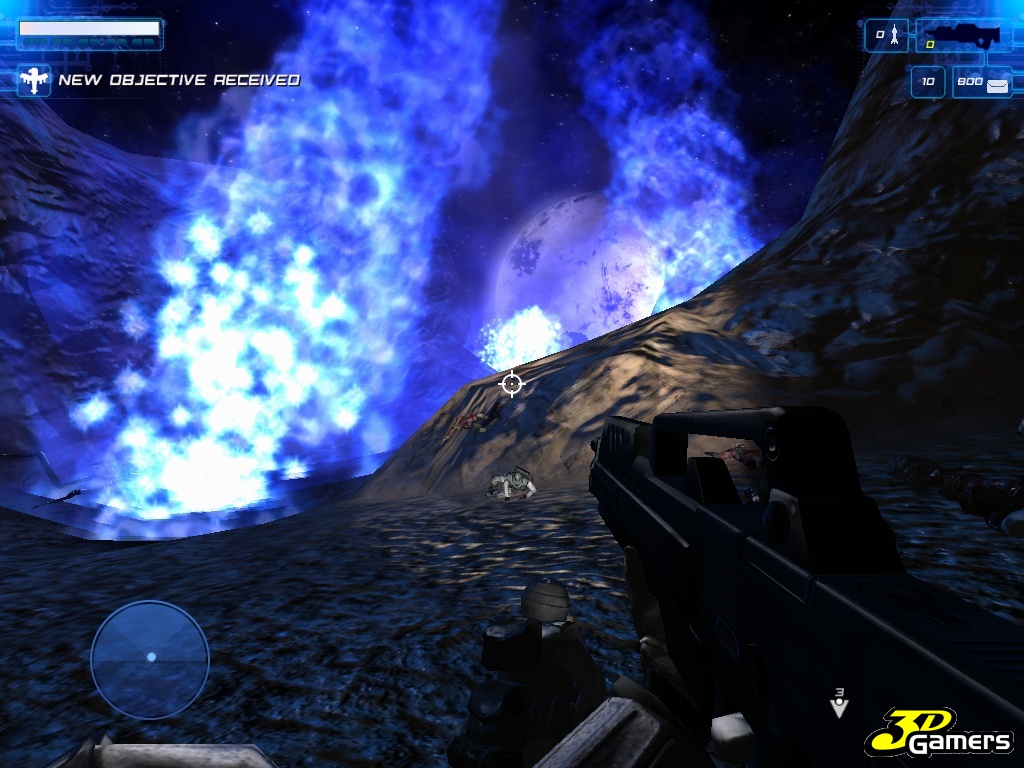Open the new objective eagle icon

point(33,81)
